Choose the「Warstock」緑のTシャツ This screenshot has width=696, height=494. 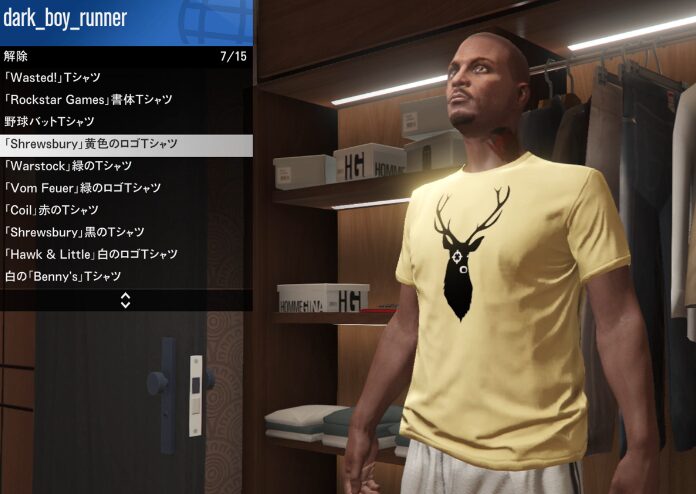click(126, 166)
